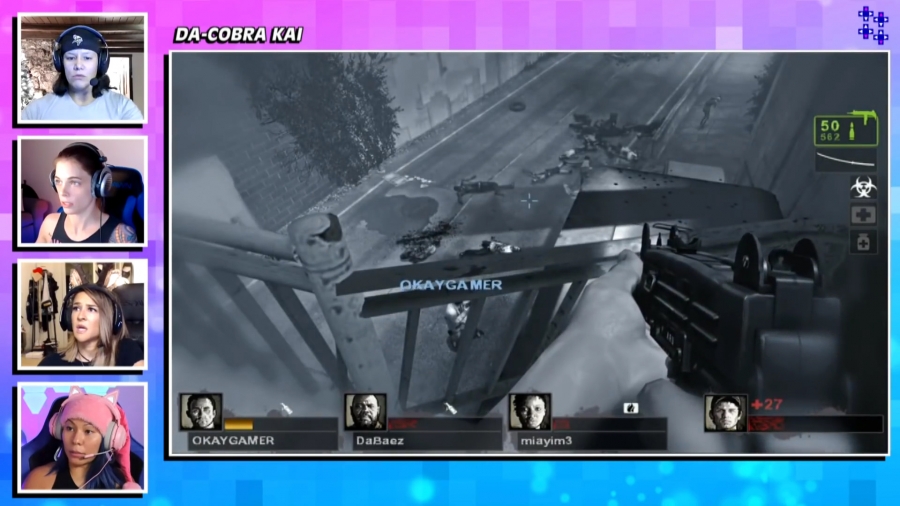
Task: Switch to the katana melee slot
Action: point(846,161)
